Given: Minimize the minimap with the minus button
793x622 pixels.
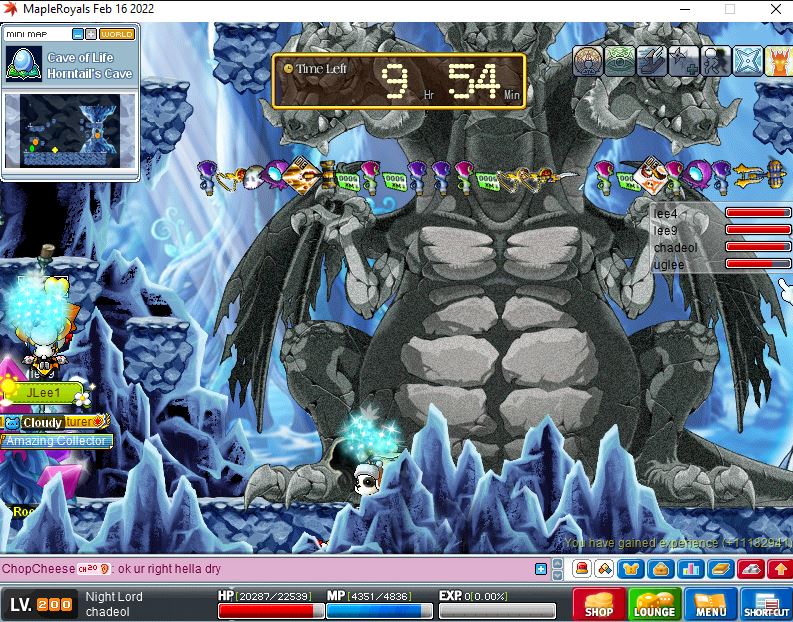Looking at the screenshot, I should click(77, 34).
